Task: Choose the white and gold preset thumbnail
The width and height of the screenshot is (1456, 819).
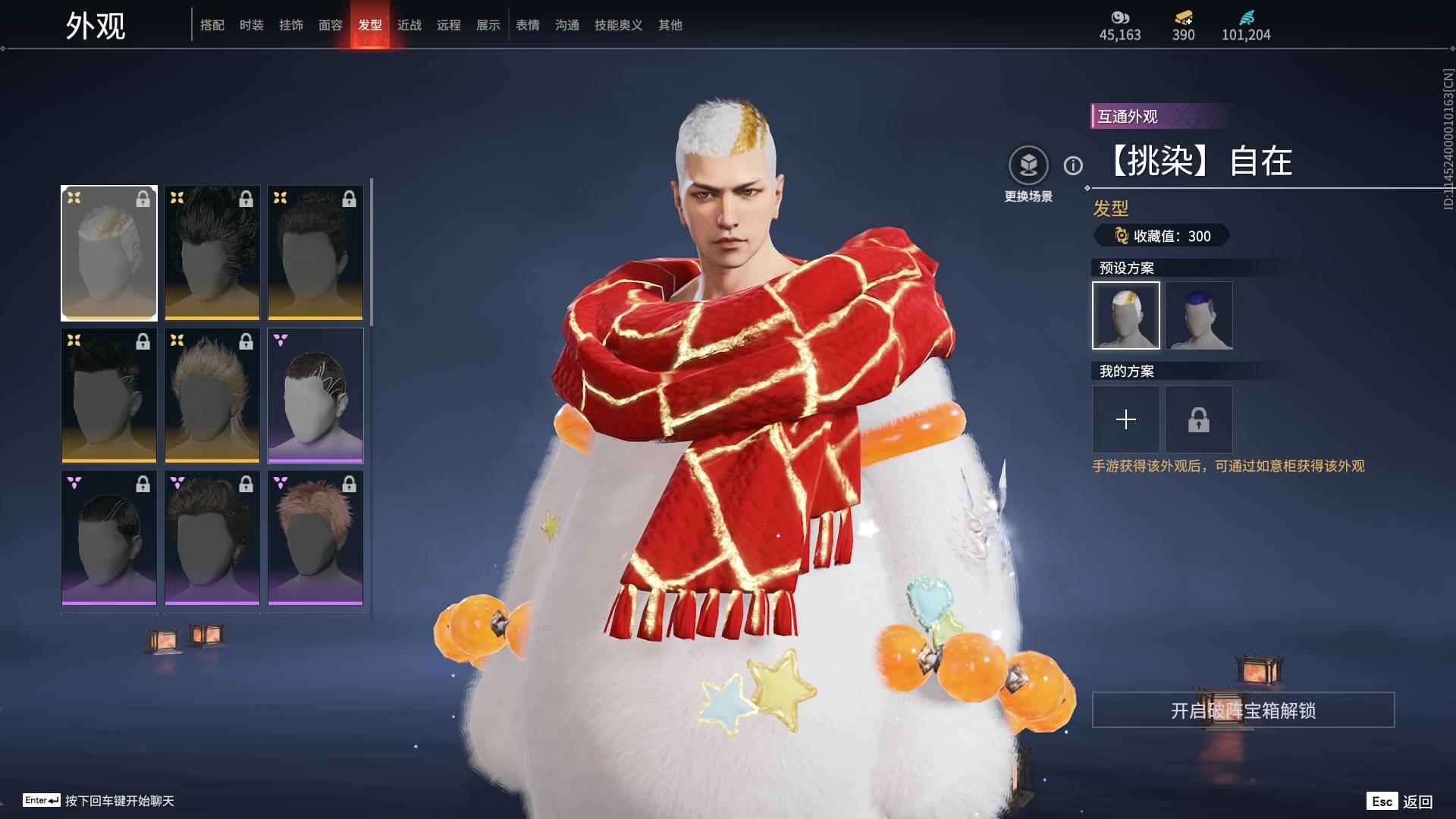Action: pyautogui.click(x=1126, y=315)
